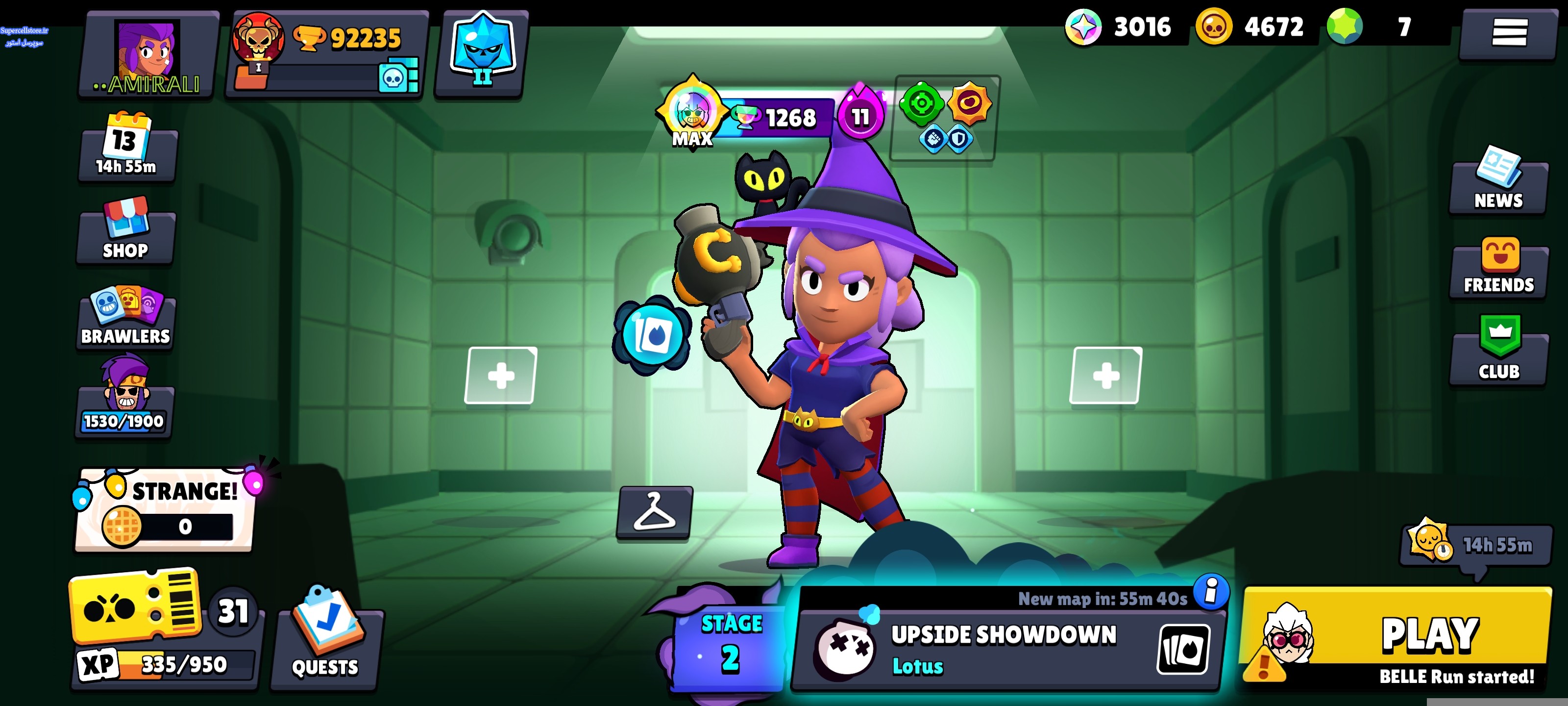Open the AMIRALI player profile
The width and height of the screenshot is (1568, 706).
(x=148, y=56)
